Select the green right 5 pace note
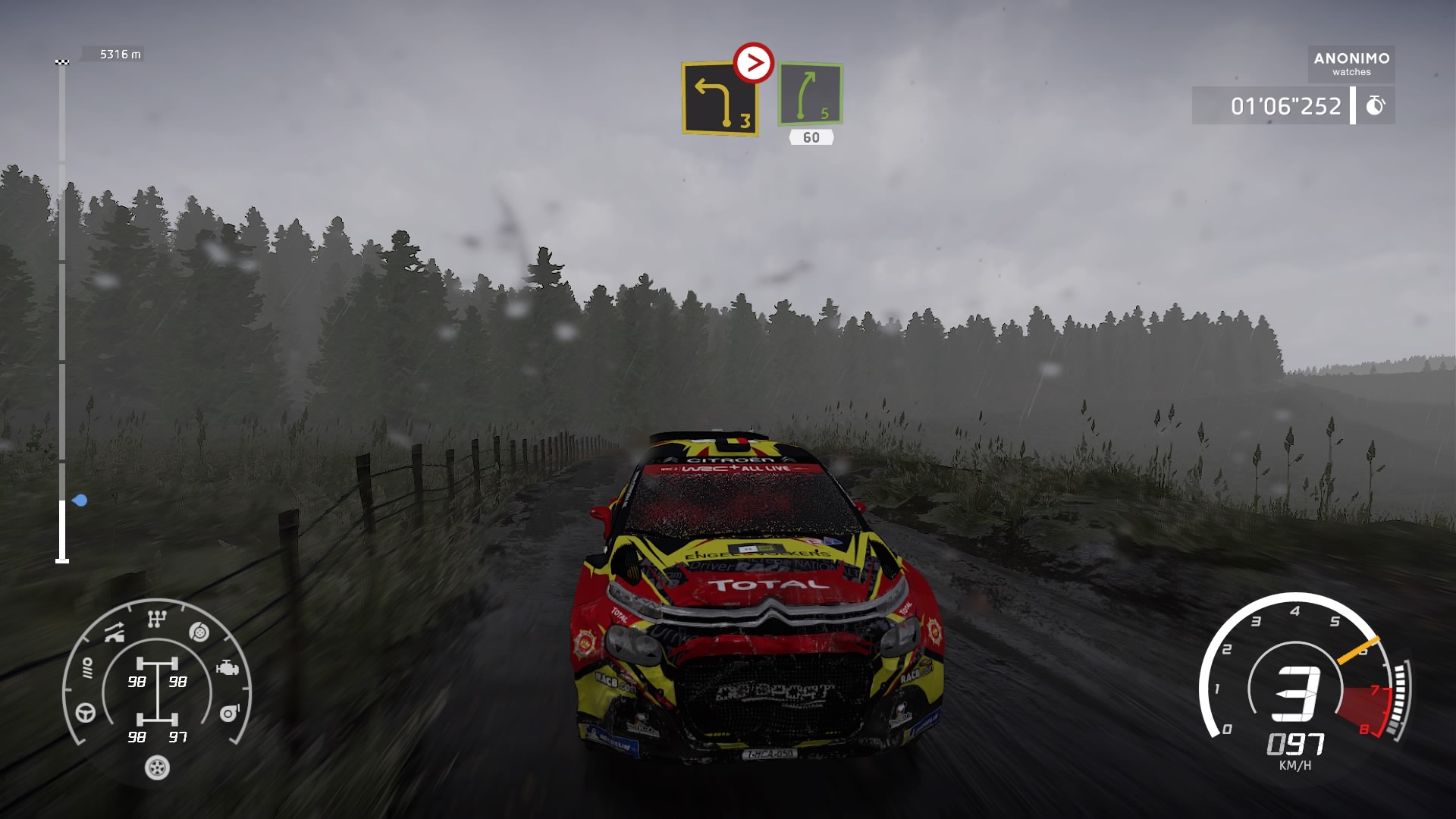The width and height of the screenshot is (1456, 819). [810, 94]
